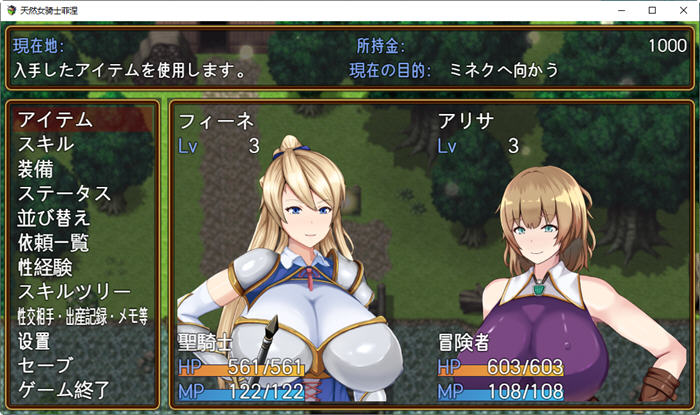Select スキル (Skills) in the menu
Image resolution: width=700 pixels, height=415 pixels.
click(46, 144)
